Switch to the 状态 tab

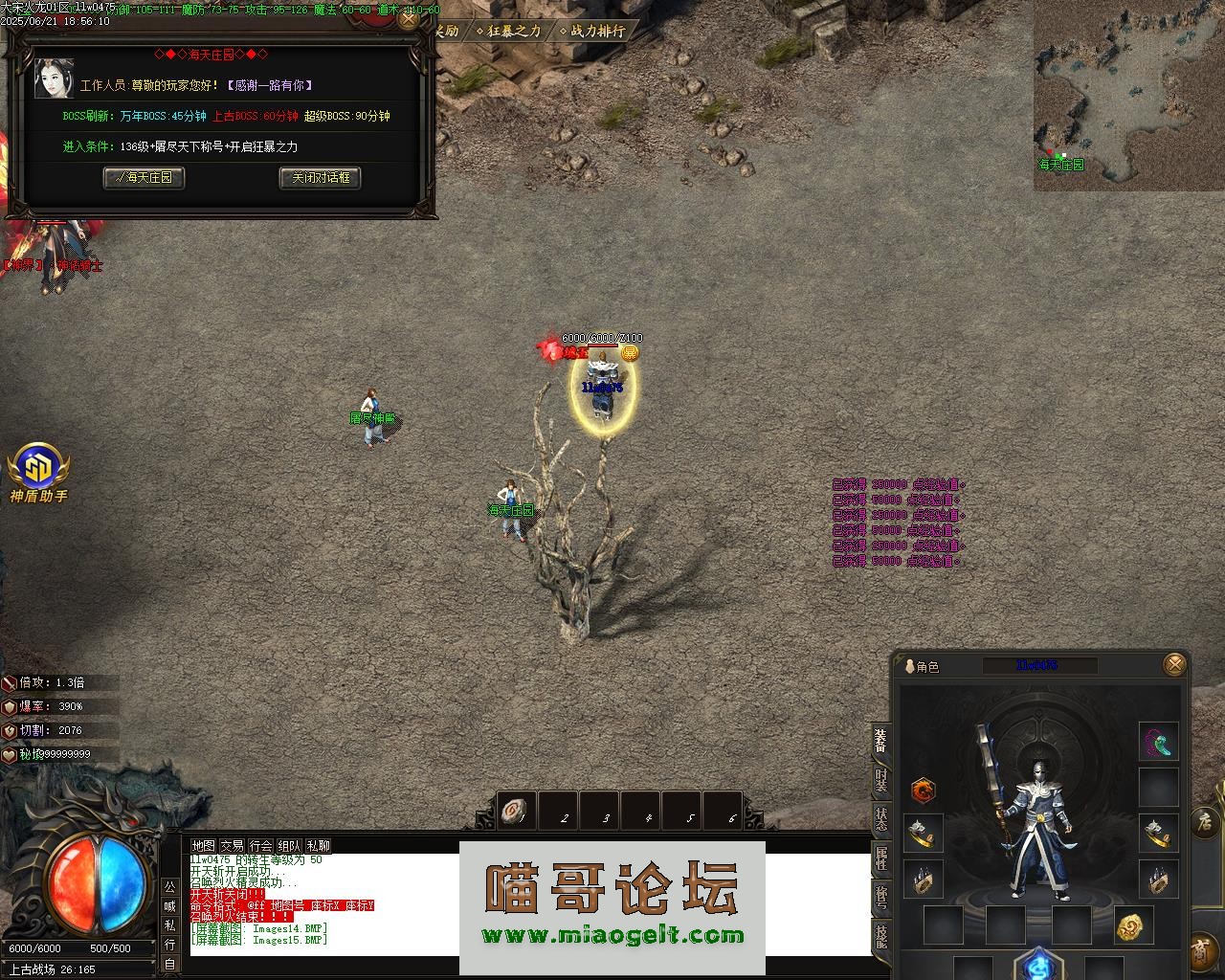coord(880,819)
